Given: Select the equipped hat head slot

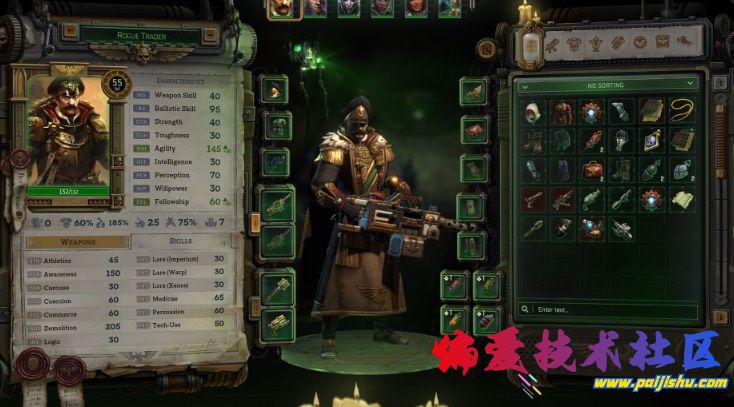Looking at the screenshot, I should pyautogui.click(x=276, y=90).
